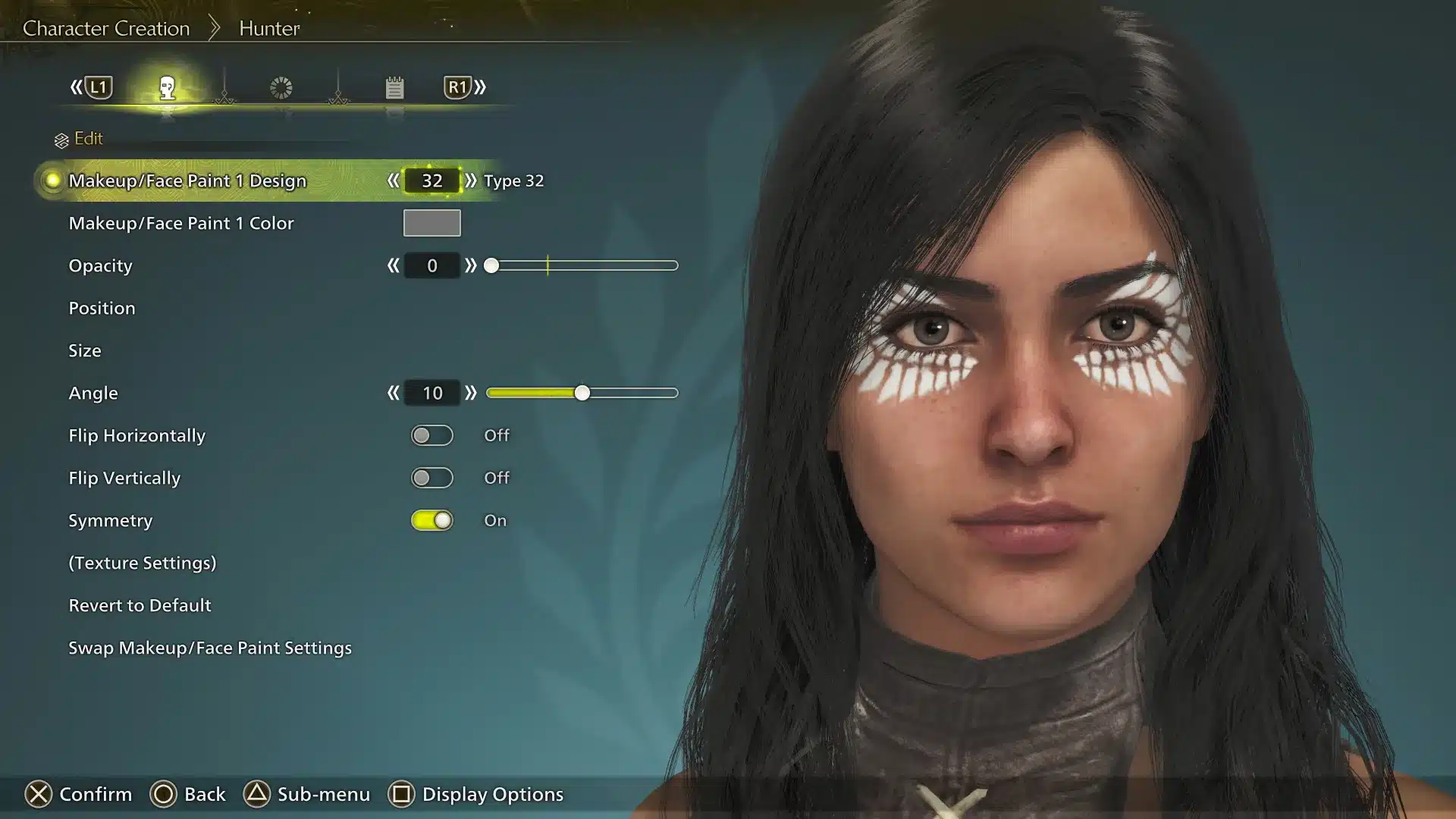Switch to the head/face editing tab
Screen dimensions: 1456x819
pos(168,88)
